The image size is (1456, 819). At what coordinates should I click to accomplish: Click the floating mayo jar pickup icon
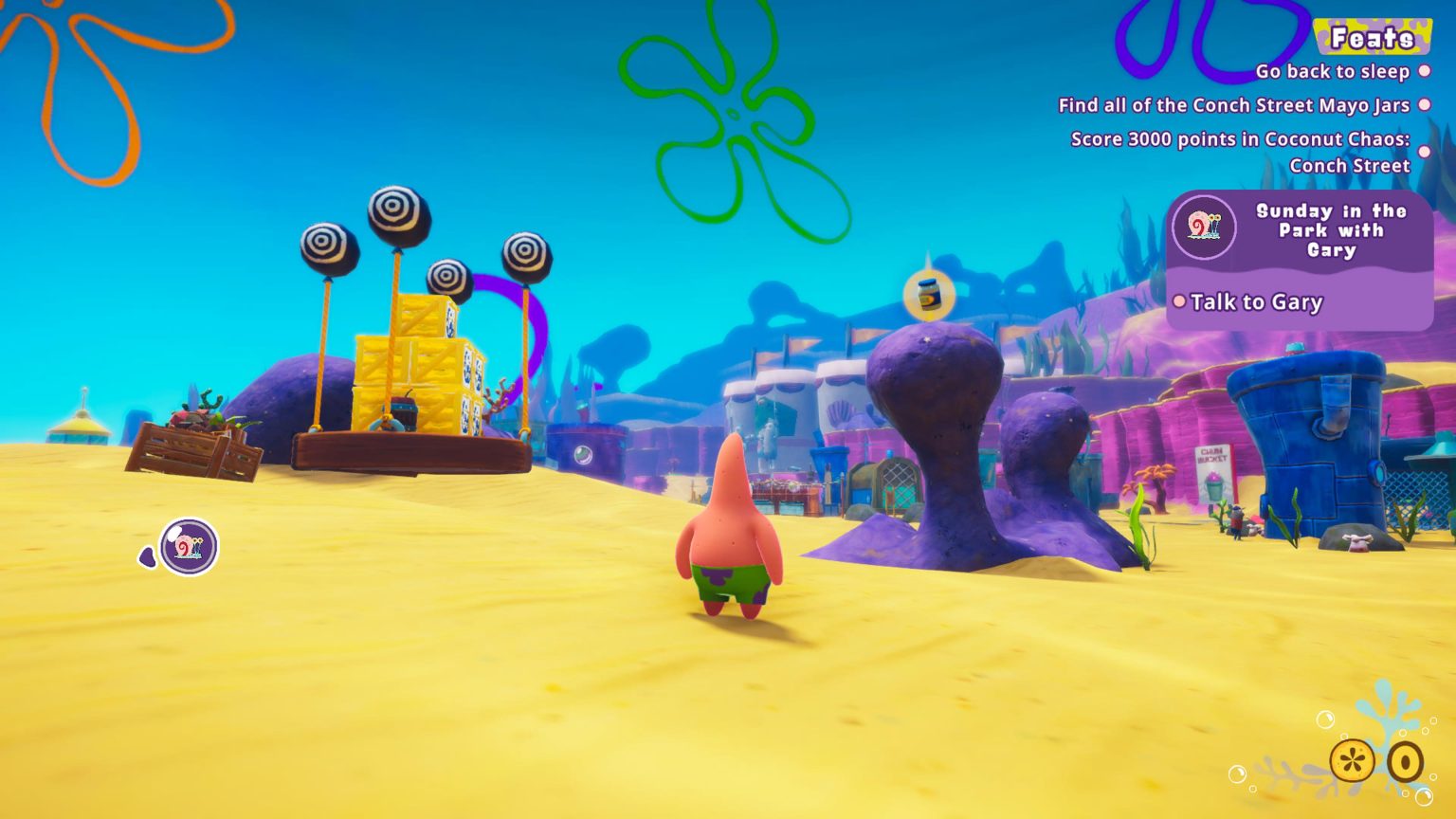click(x=927, y=295)
